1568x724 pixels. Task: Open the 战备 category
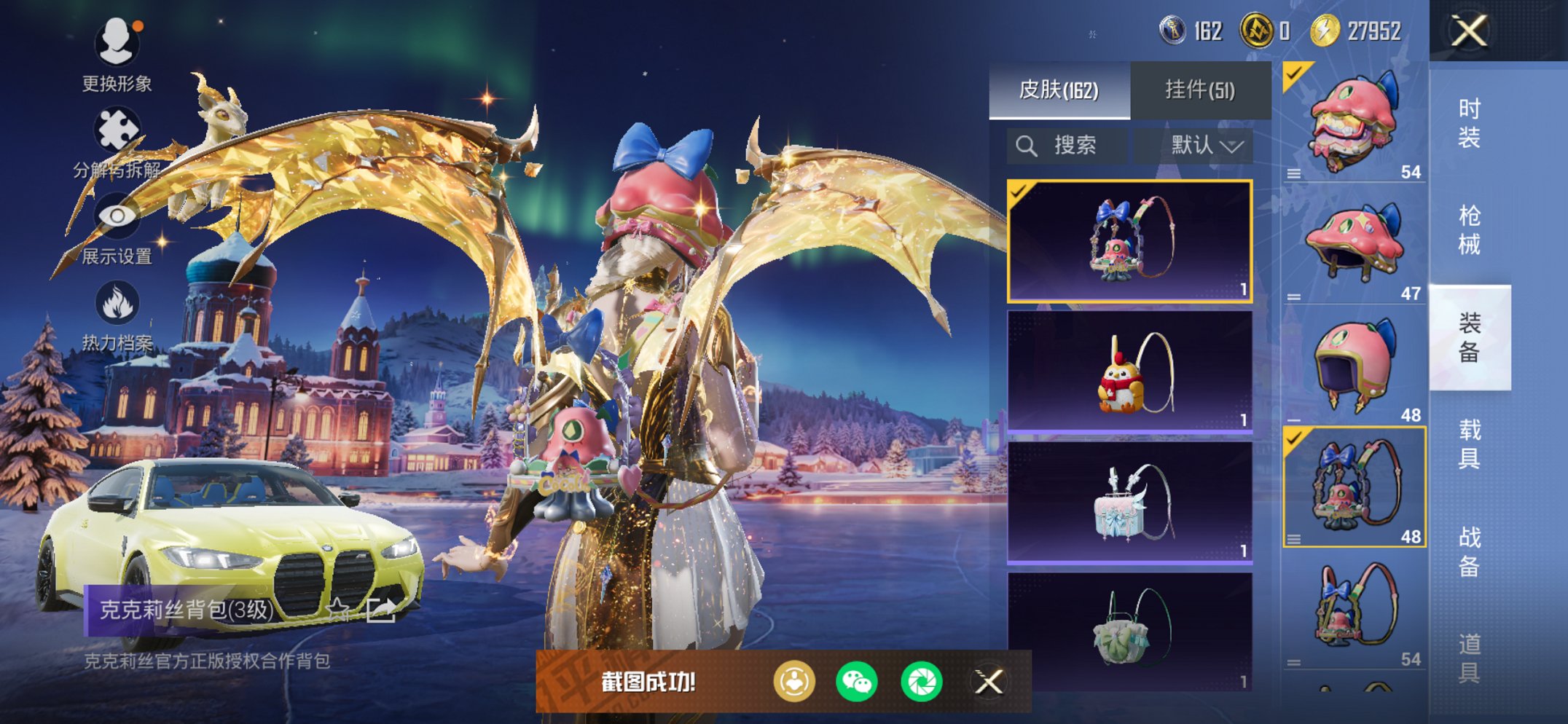(1469, 551)
